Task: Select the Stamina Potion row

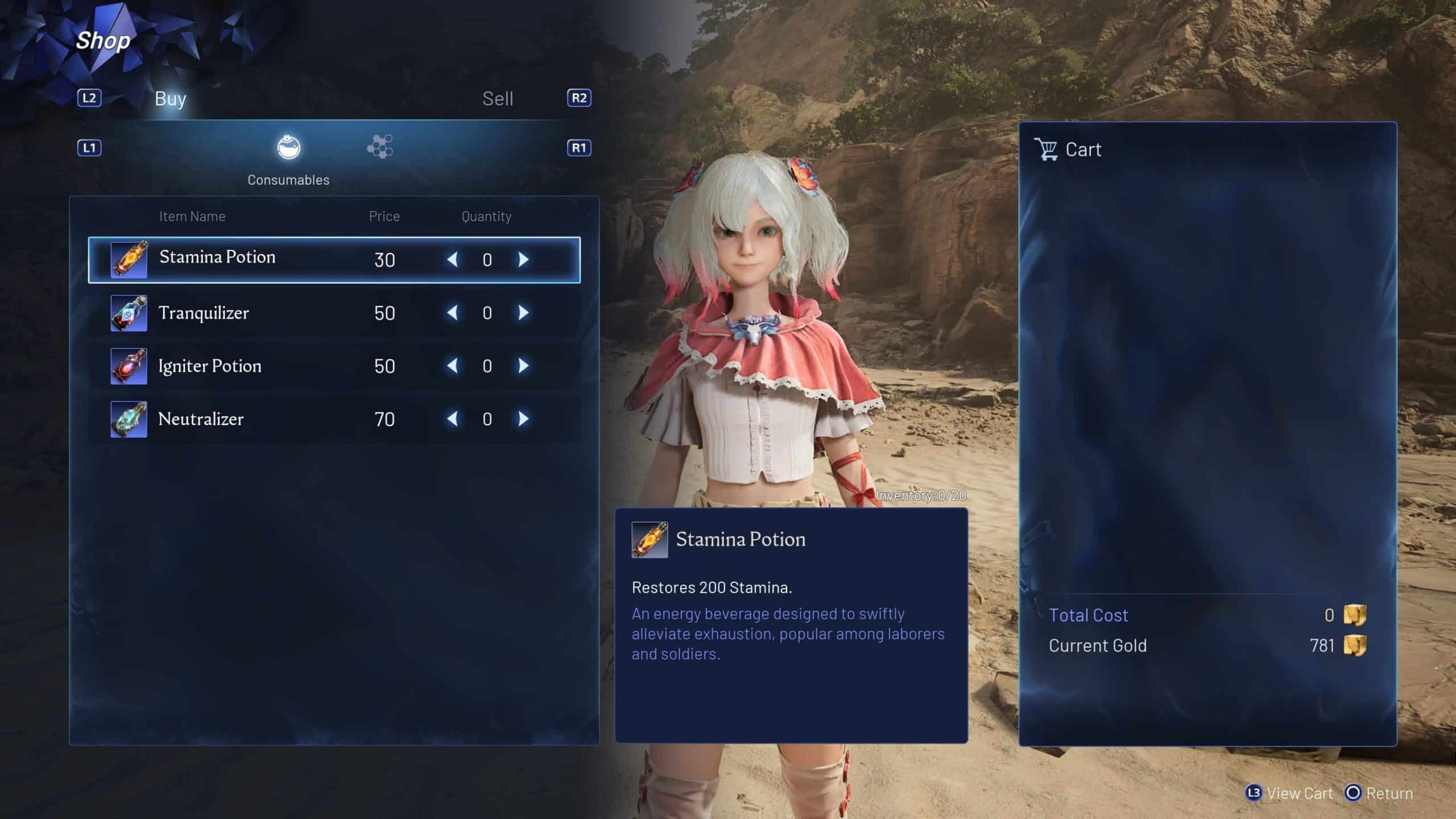Action: pos(217,259)
